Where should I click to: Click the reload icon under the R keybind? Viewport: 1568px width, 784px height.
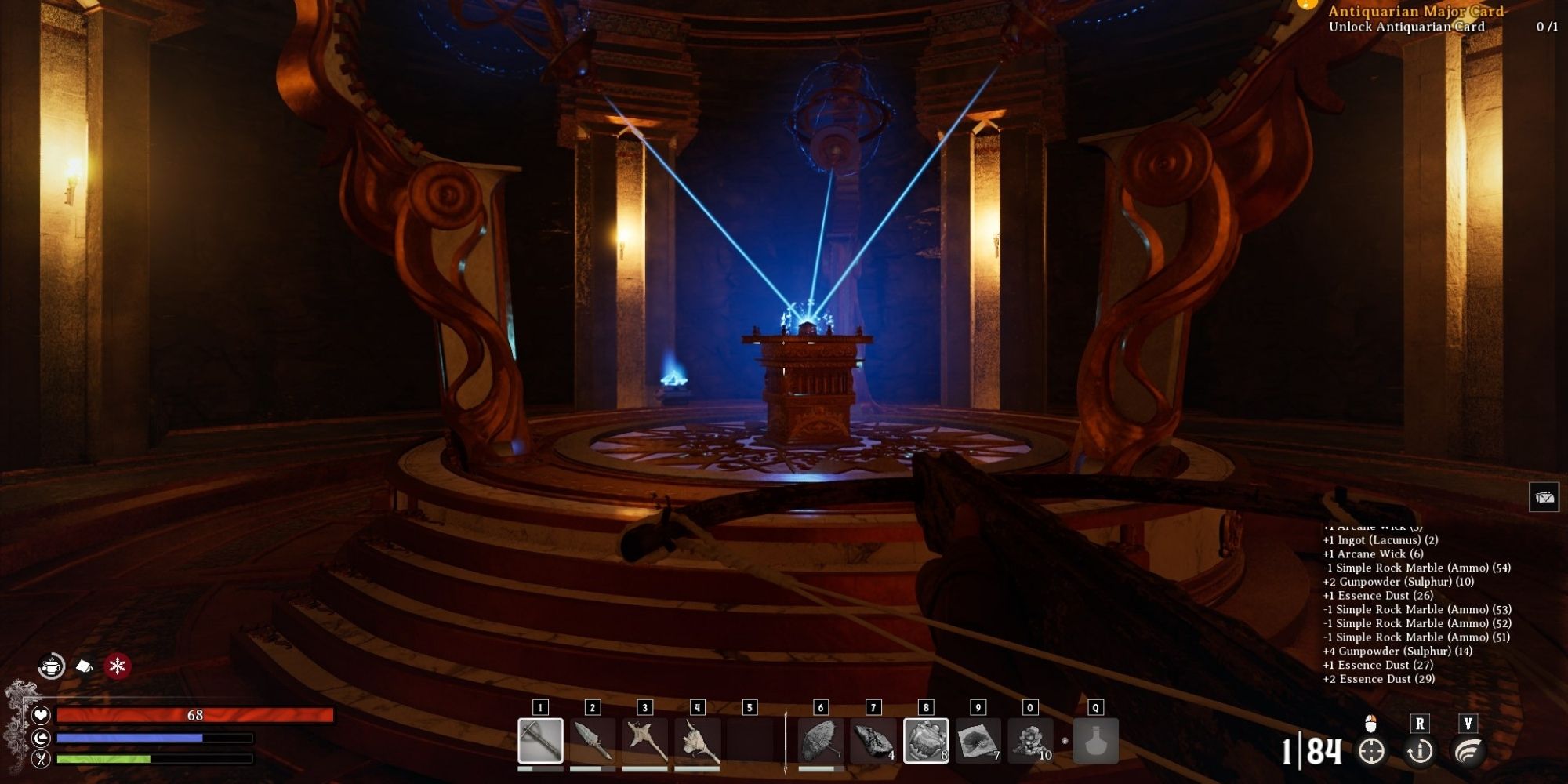click(1419, 751)
